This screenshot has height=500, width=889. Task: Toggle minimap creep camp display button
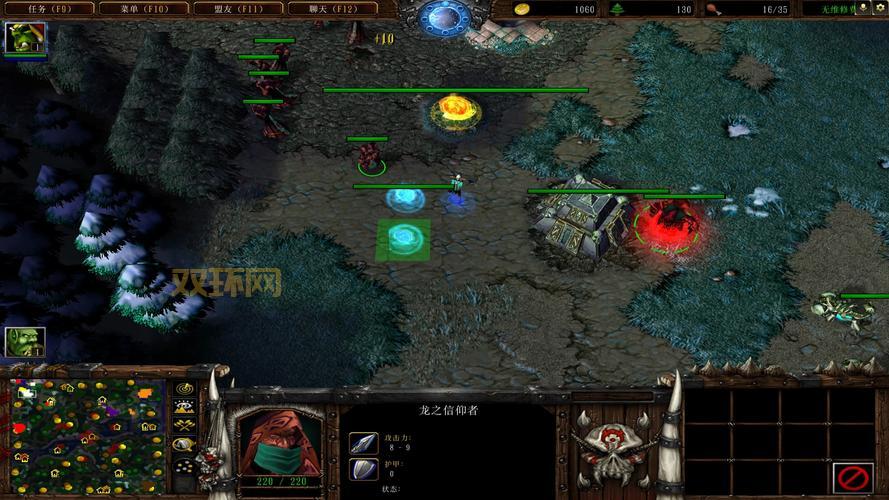pos(185,445)
